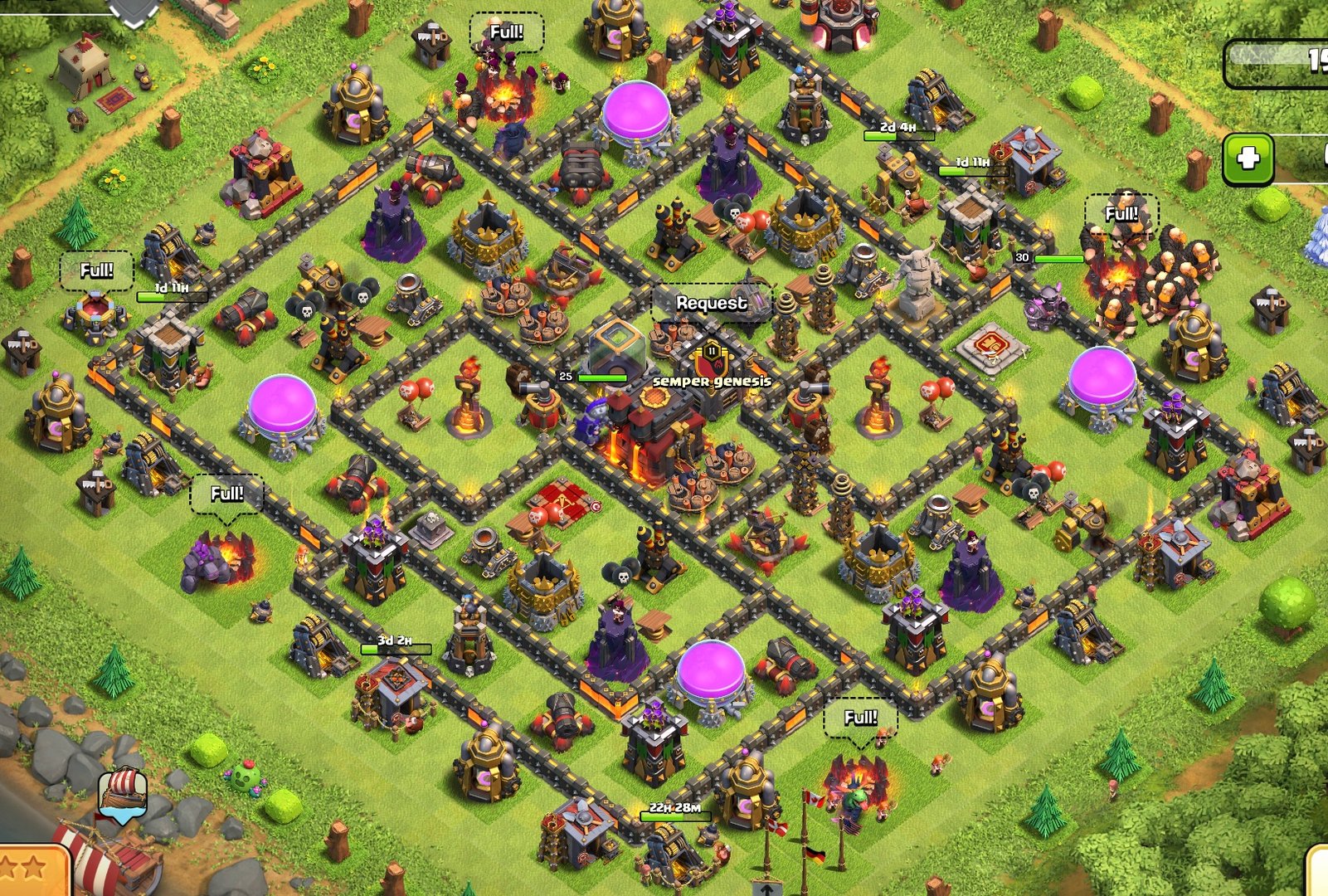This screenshot has height=896, width=1328.
Task: Select the boat marker bubble
Action: [x=124, y=795]
